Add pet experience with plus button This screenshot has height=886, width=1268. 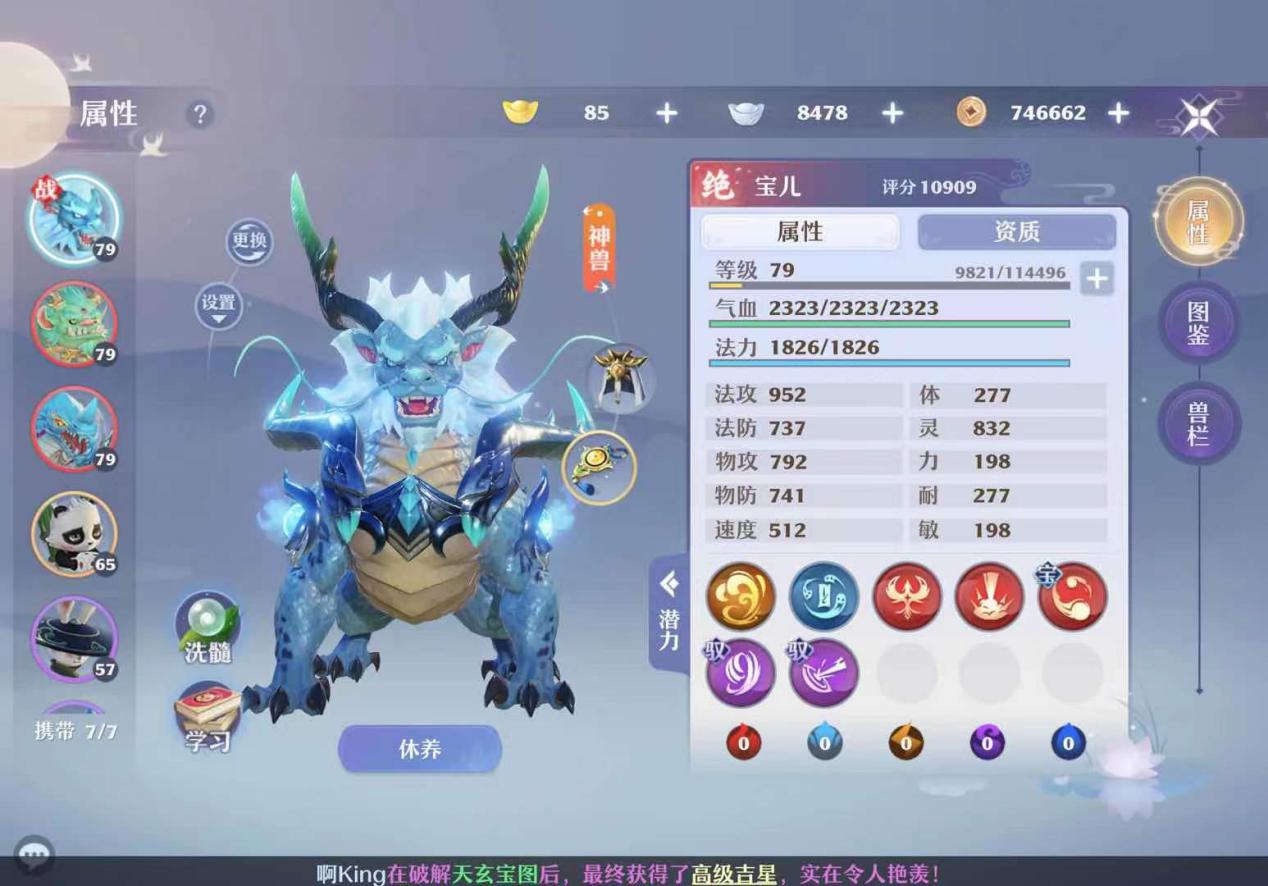tap(1097, 278)
